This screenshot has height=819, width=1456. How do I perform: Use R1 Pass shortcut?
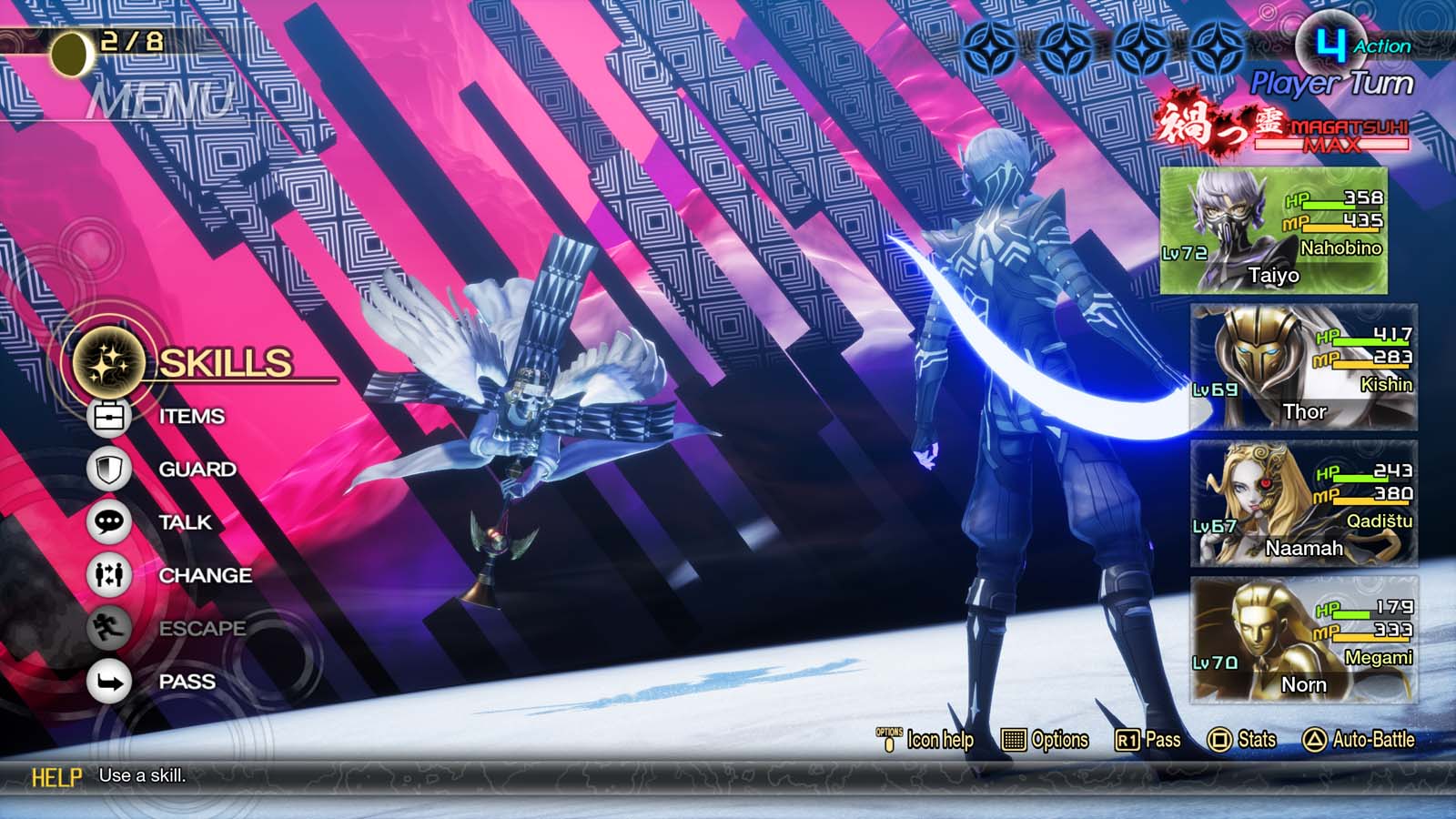coord(1152,741)
